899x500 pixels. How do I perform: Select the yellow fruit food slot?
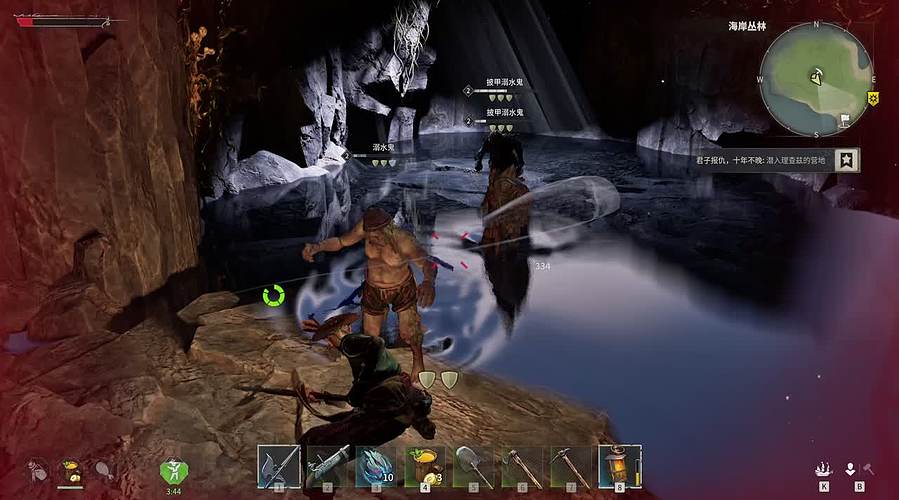(426, 466)
